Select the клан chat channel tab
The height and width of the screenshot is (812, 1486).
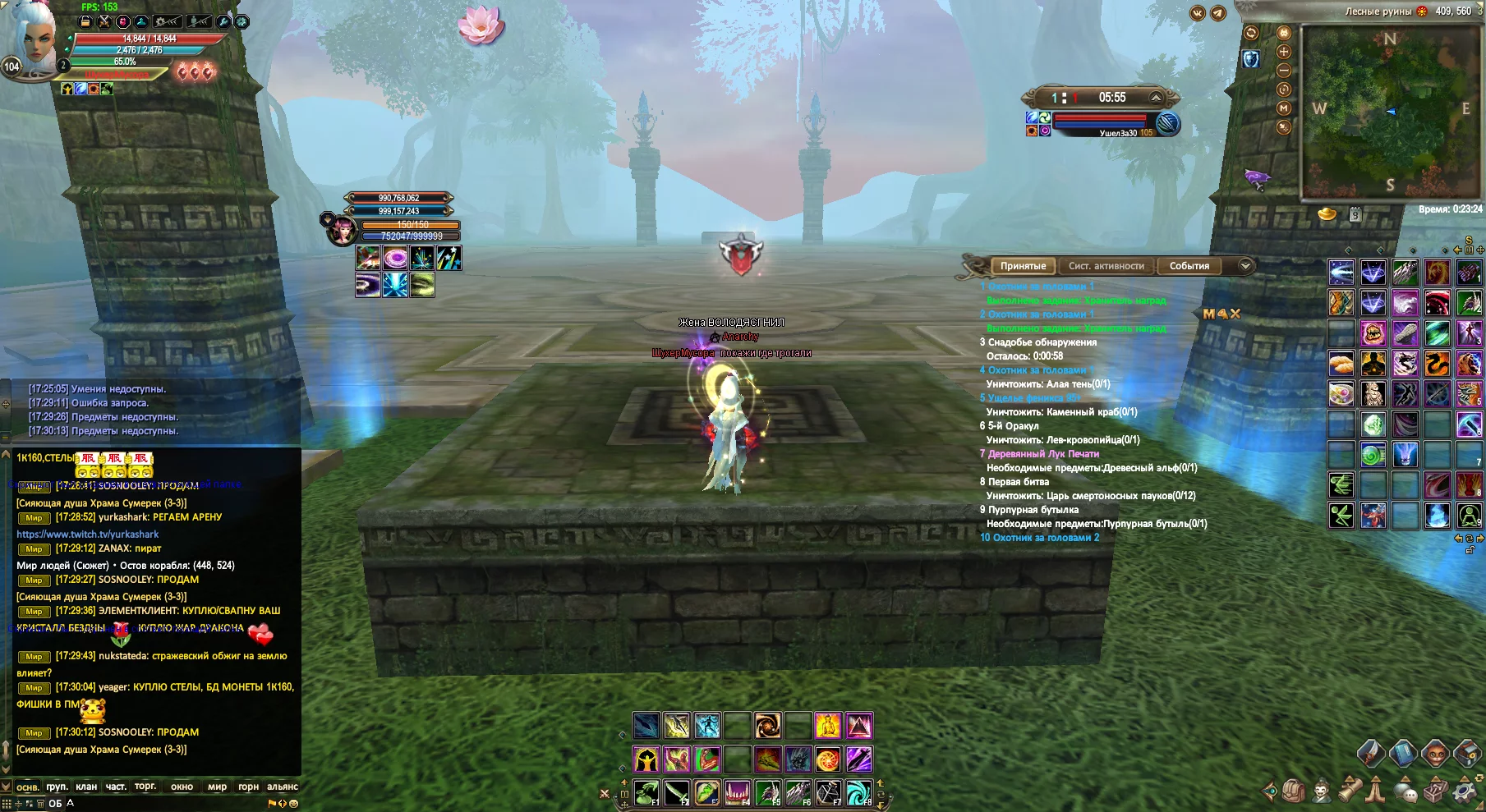click(x=86, y=787)
